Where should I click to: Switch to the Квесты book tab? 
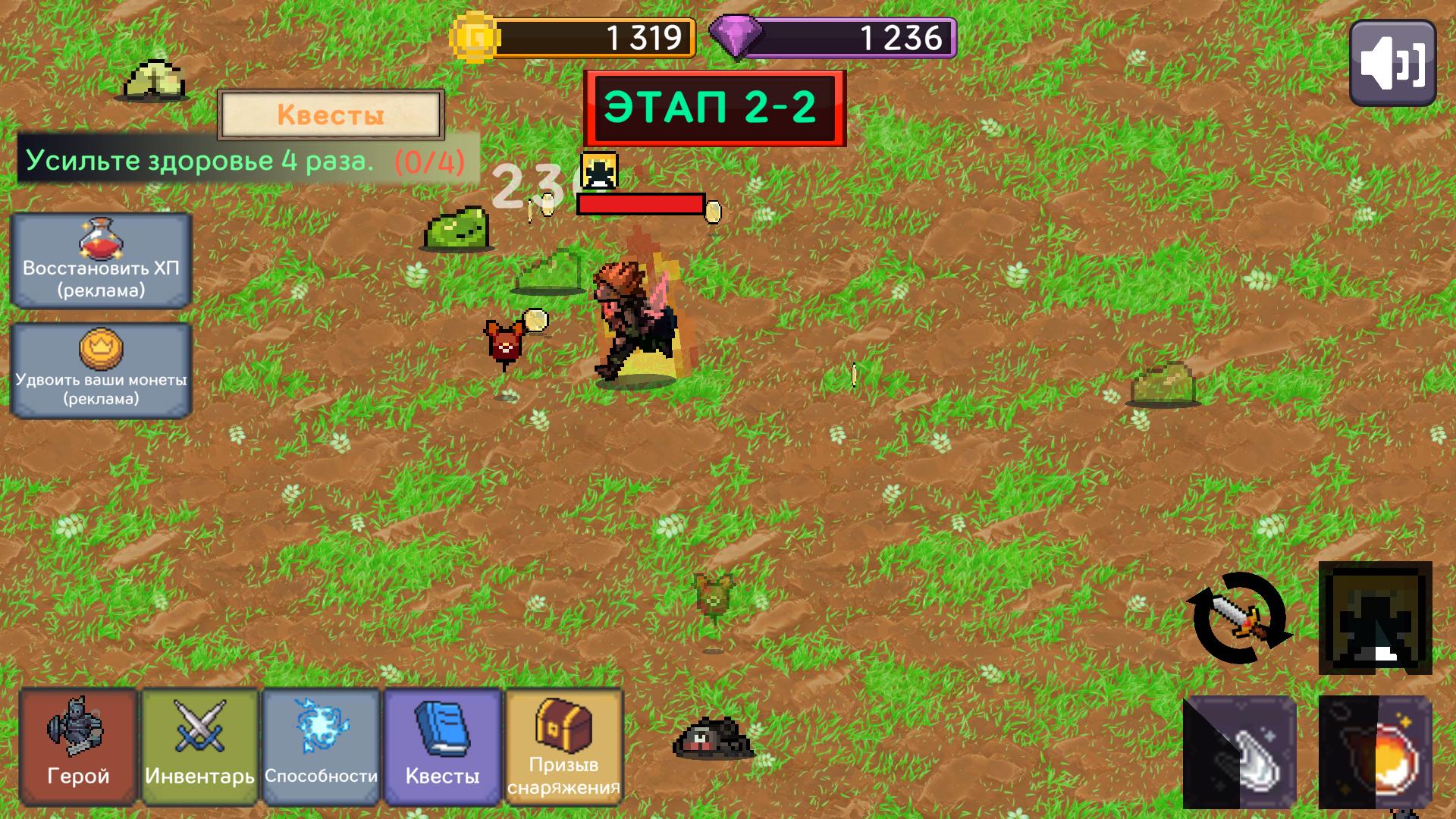(x=442, y=747)
